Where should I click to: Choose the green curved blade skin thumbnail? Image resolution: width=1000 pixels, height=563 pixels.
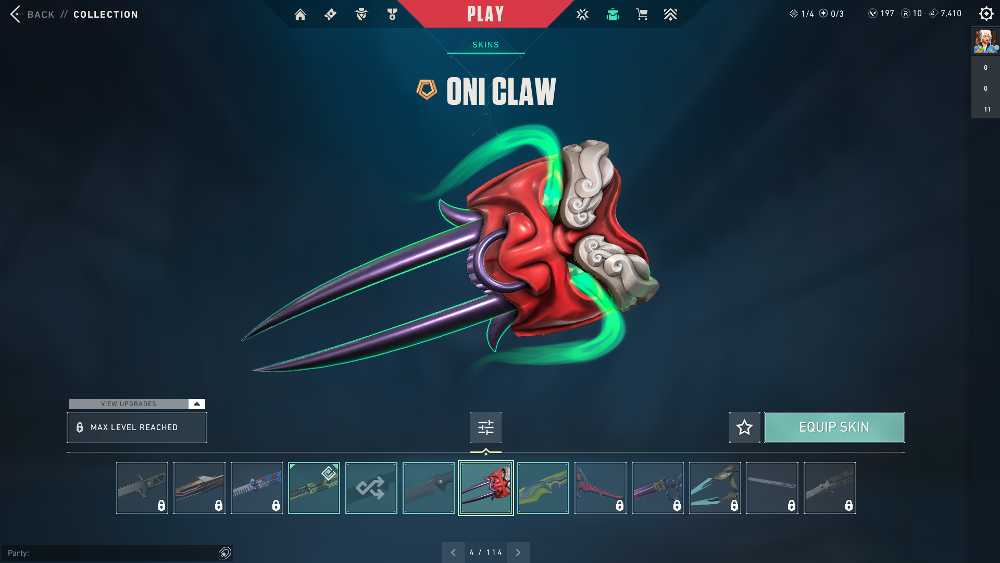tap(543, 488)
